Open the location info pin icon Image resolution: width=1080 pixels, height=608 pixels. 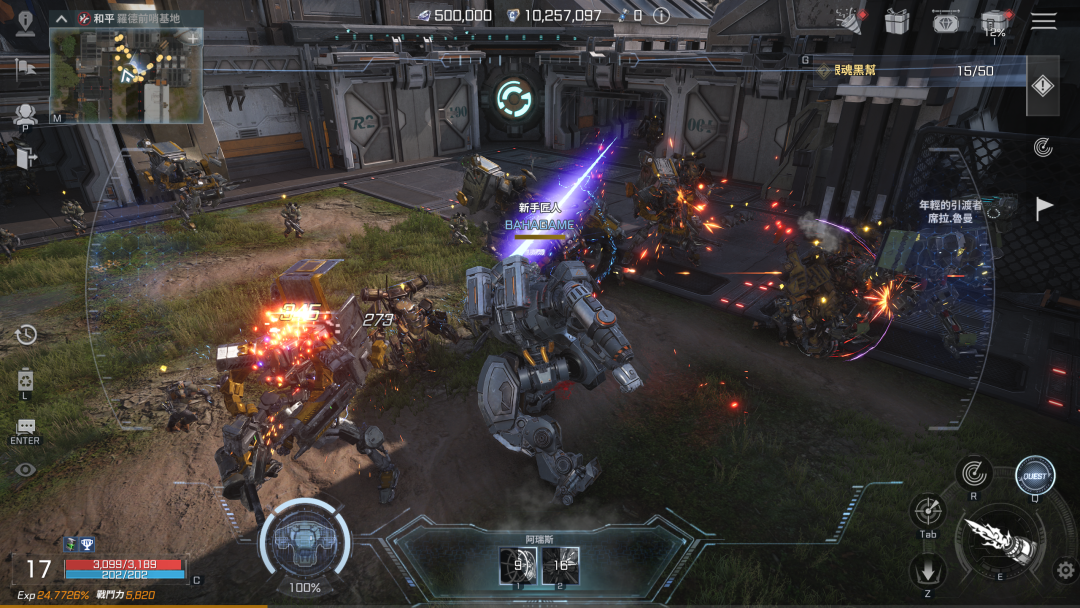pos(25,22)
